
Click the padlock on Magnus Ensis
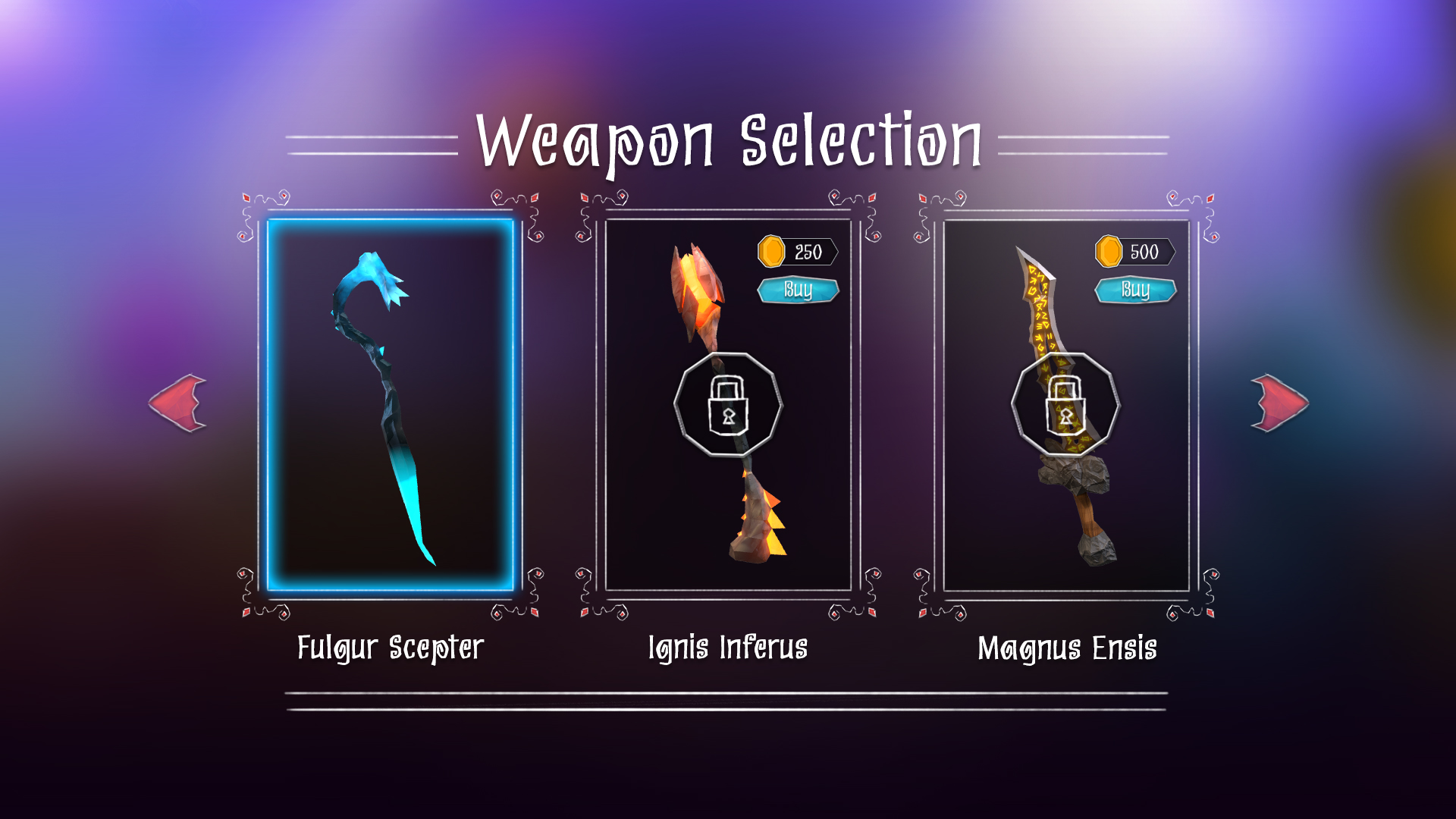tap(1065, 405)
